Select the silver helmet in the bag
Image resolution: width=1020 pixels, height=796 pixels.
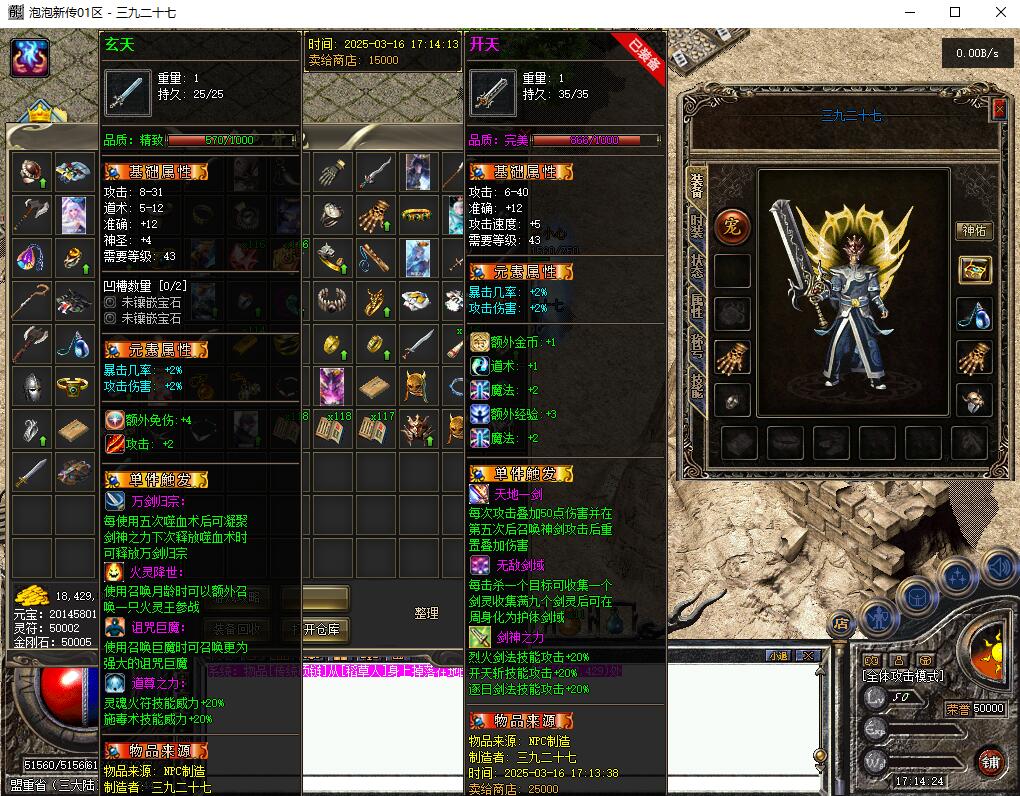click(33, 385)
